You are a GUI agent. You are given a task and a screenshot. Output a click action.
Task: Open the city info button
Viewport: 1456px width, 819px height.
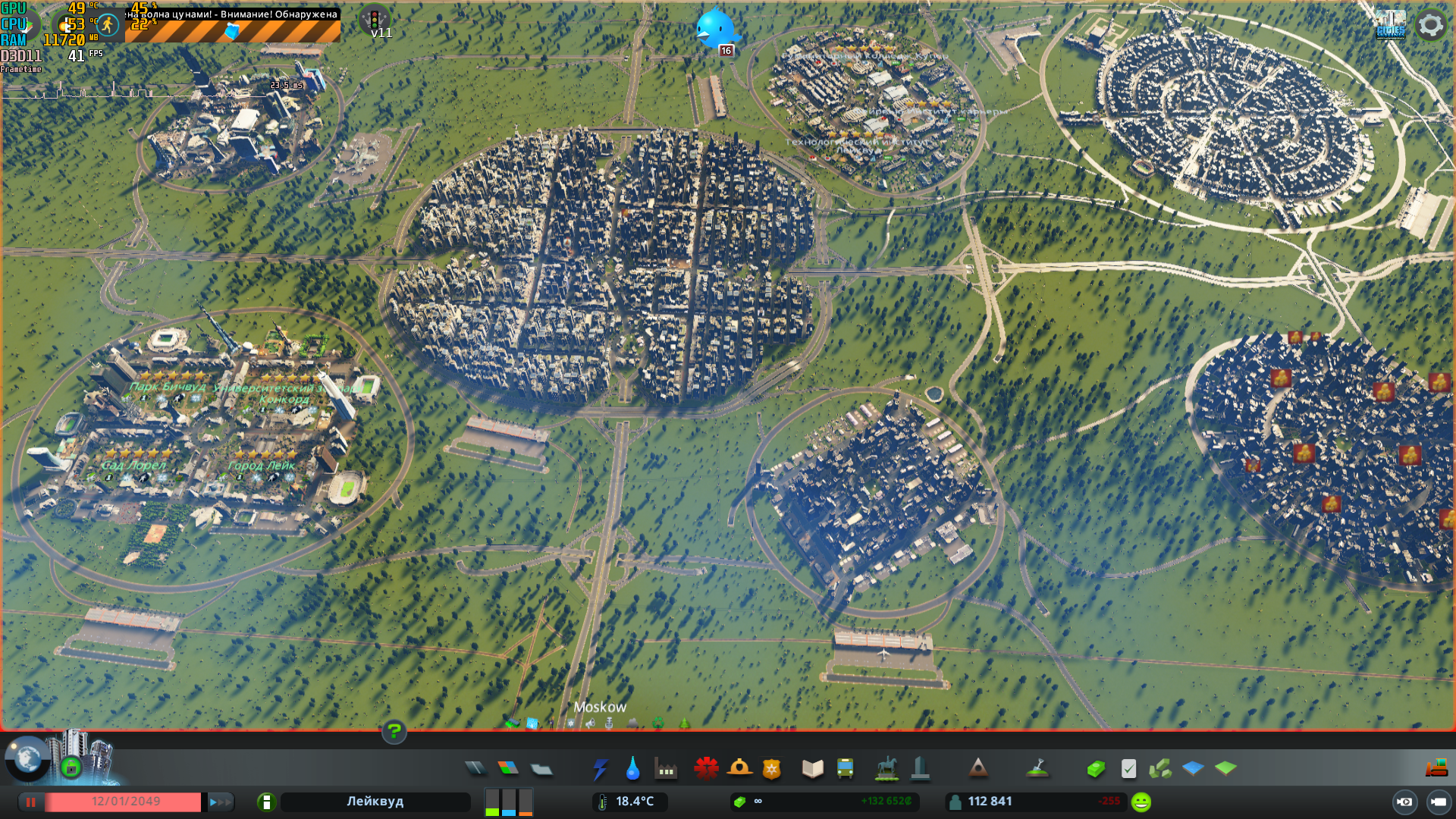pos(266,802)
